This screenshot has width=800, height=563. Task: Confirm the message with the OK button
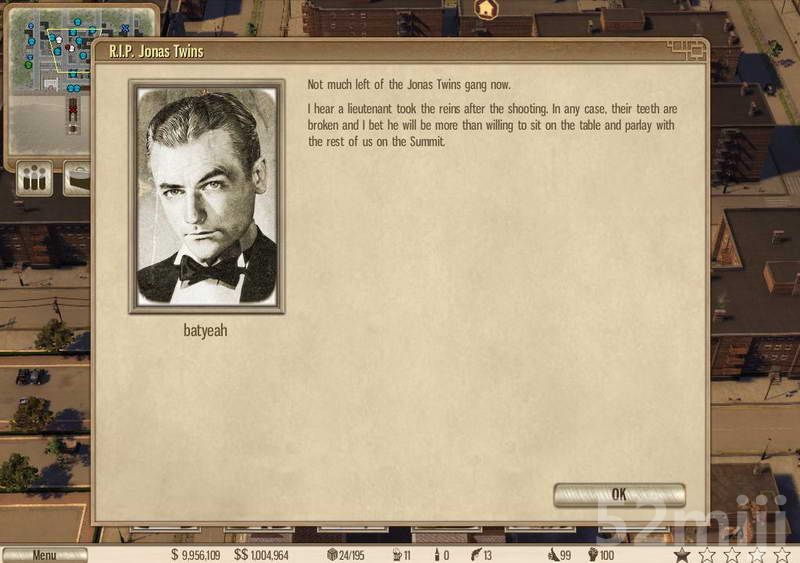coord(619,494)
